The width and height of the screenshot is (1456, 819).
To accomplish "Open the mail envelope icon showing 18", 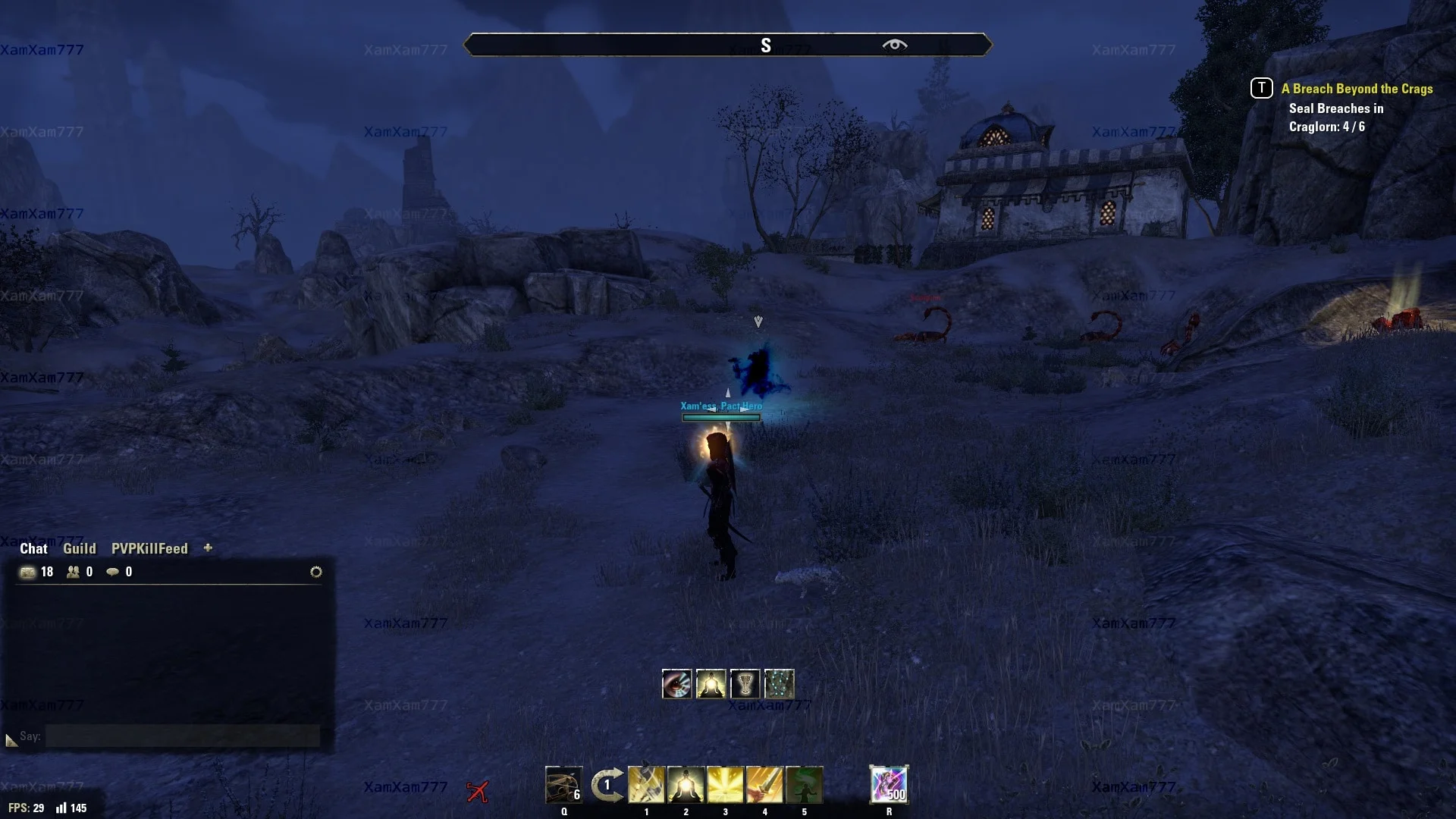I will coord(28,572).
